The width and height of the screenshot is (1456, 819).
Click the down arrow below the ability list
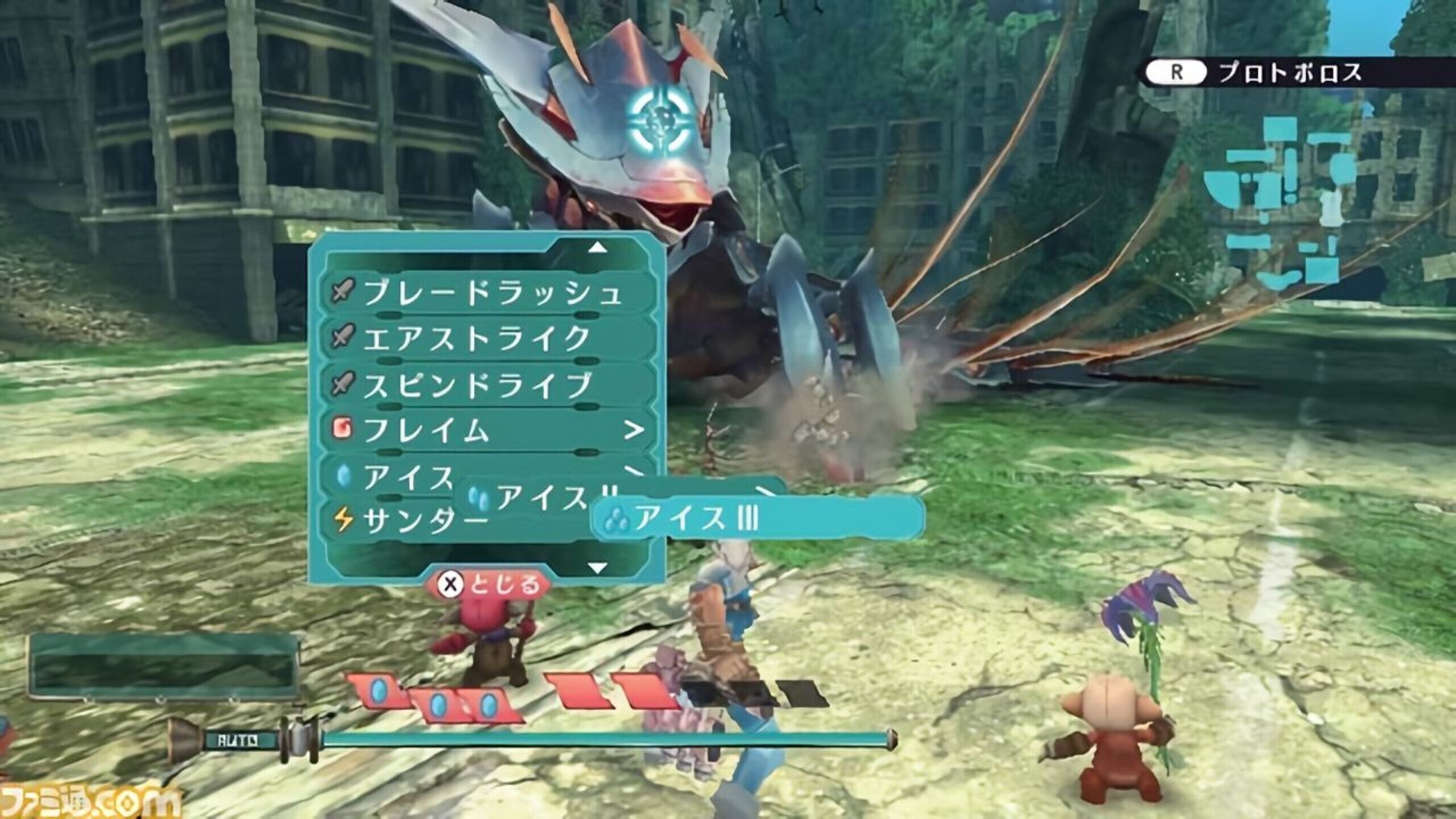tap(597, 568)
